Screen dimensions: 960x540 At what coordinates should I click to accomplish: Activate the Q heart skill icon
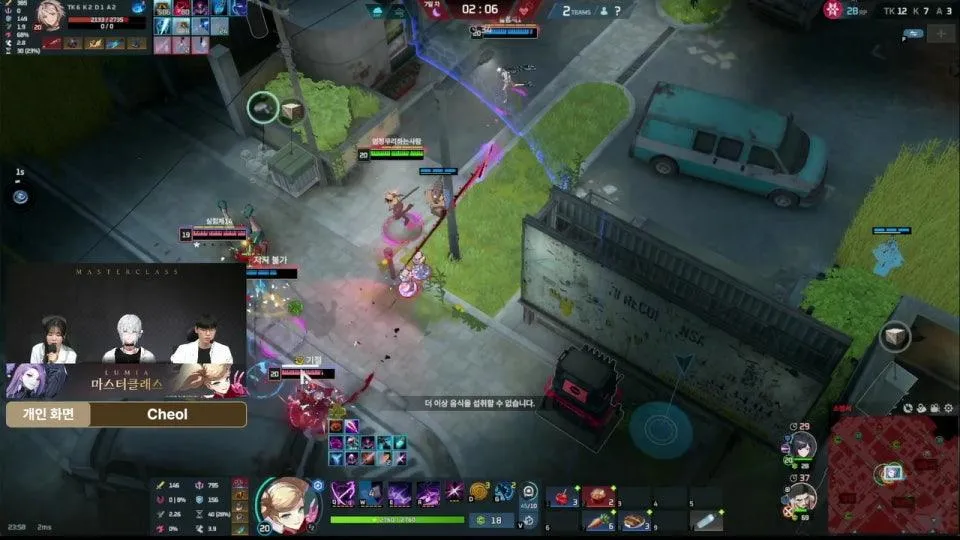(x=344, y=493)
